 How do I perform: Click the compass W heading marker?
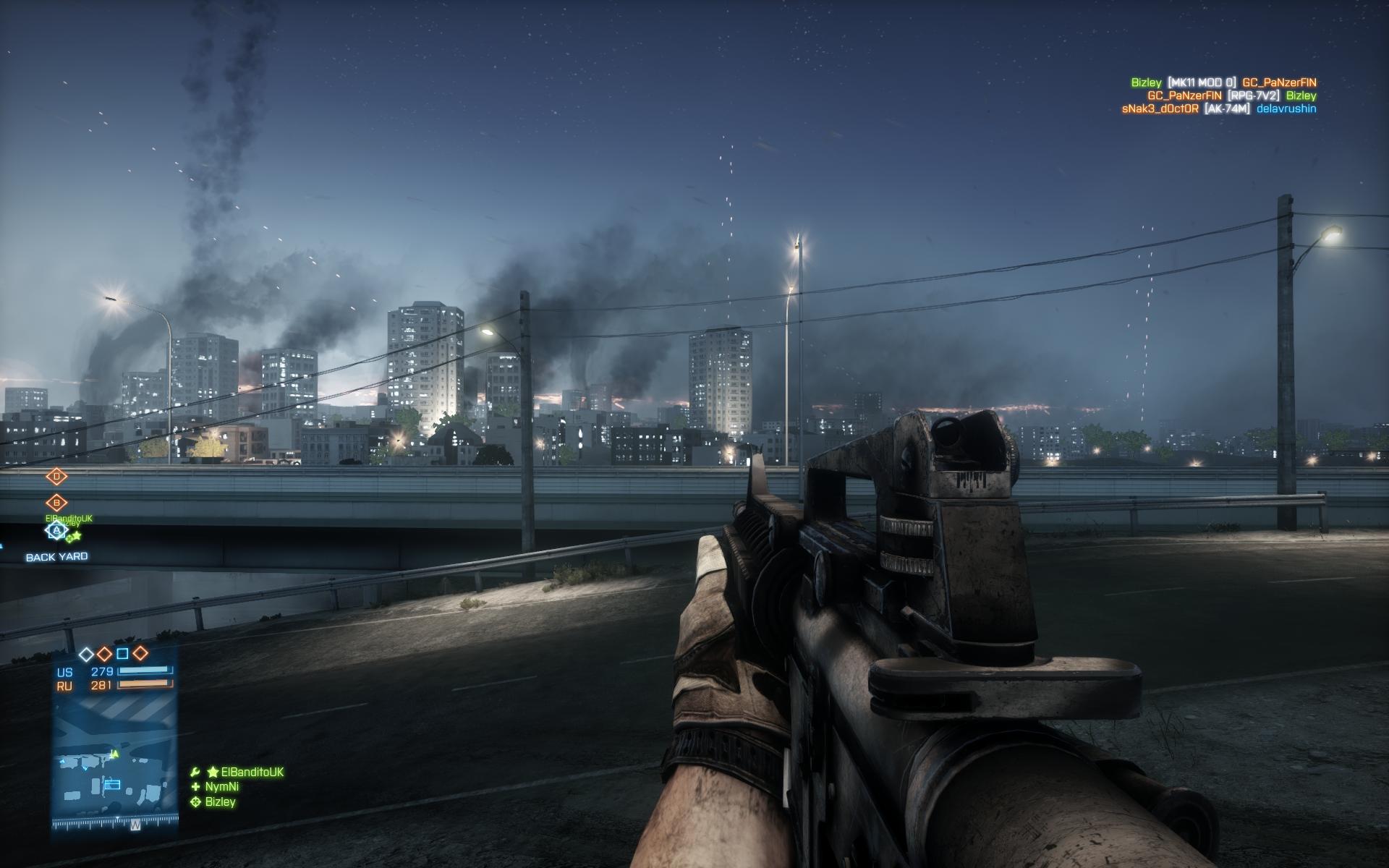135,824
